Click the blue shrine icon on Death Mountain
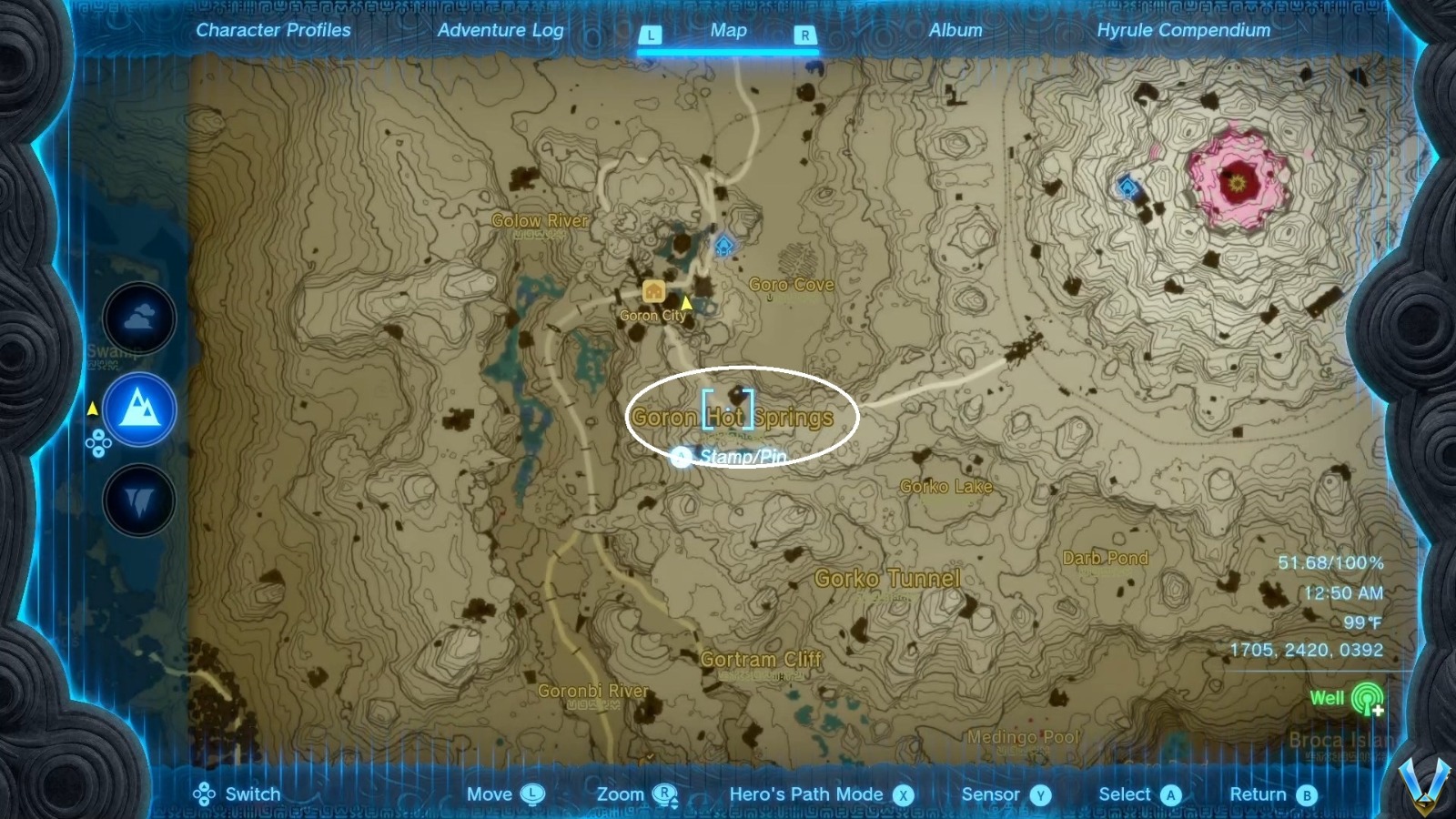1456x819 pixels. (1126, 187)
